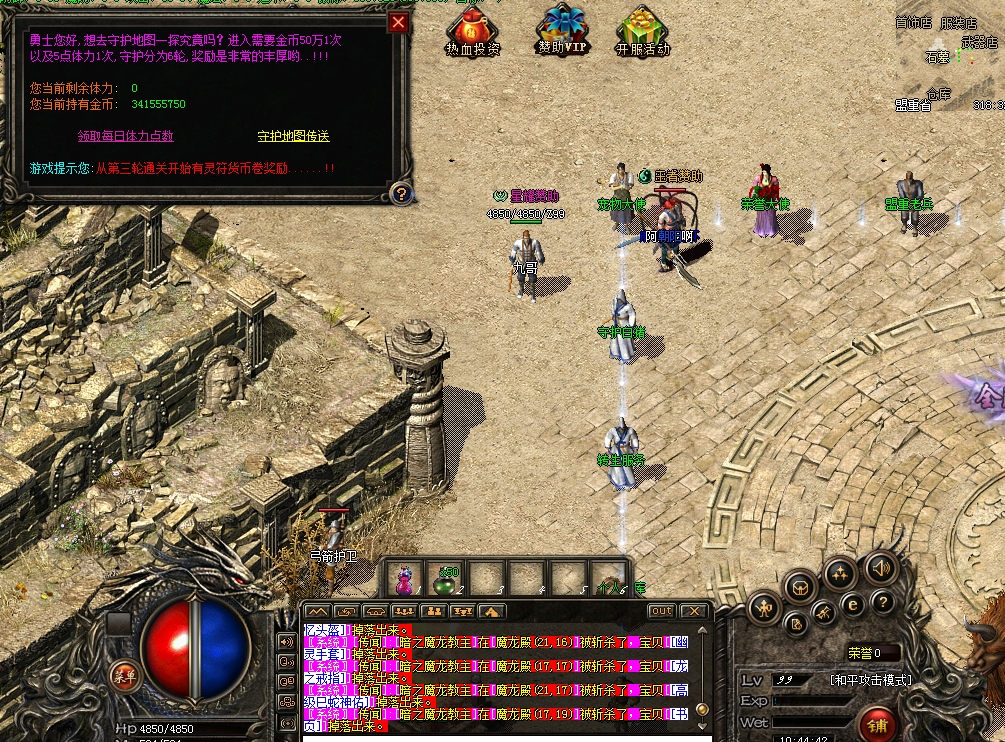Click the chat panel 'out' button
This screenshot has width=1005, height=742.
point(661,611)
